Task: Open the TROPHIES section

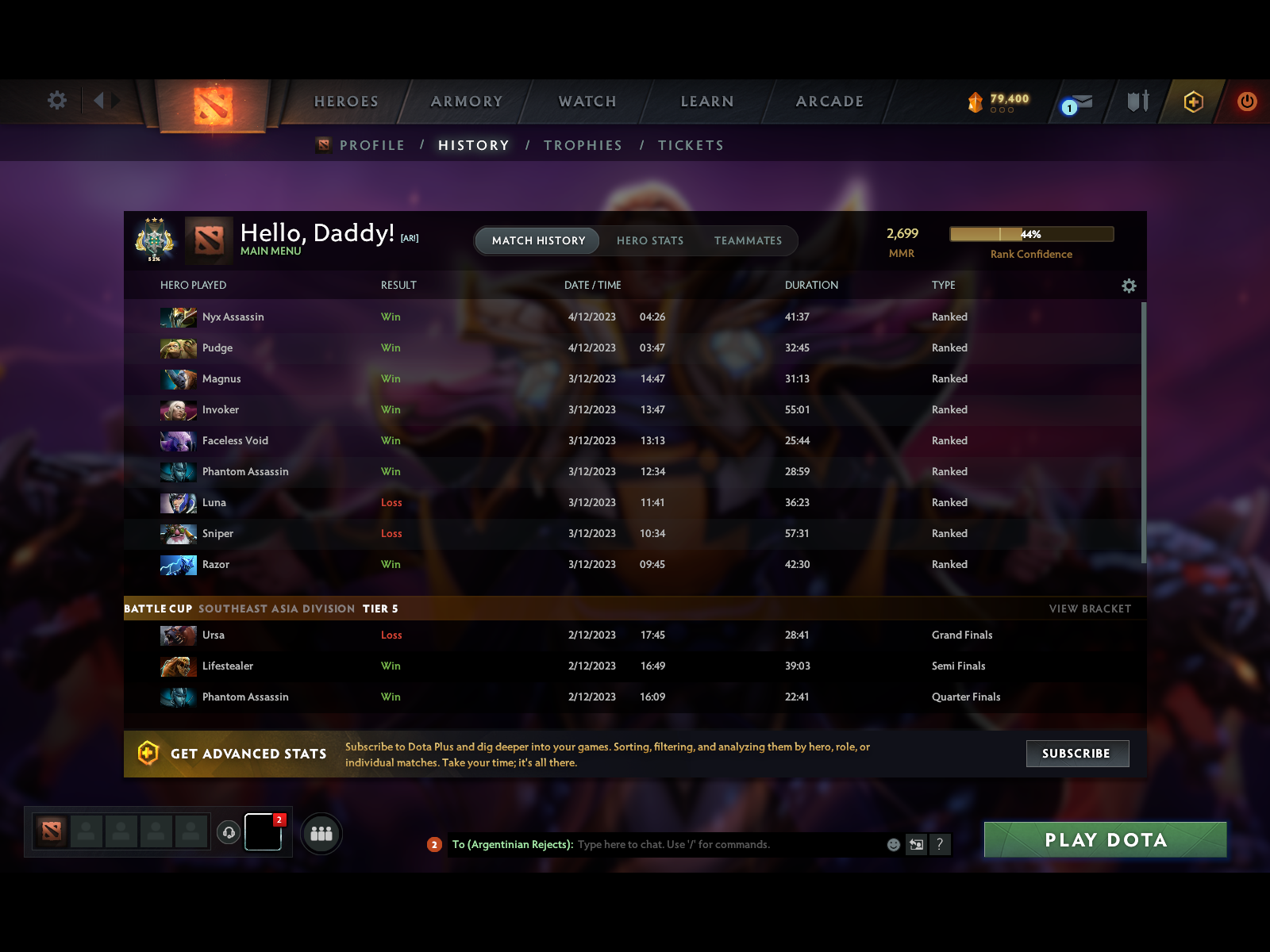Action: (583, 144)
